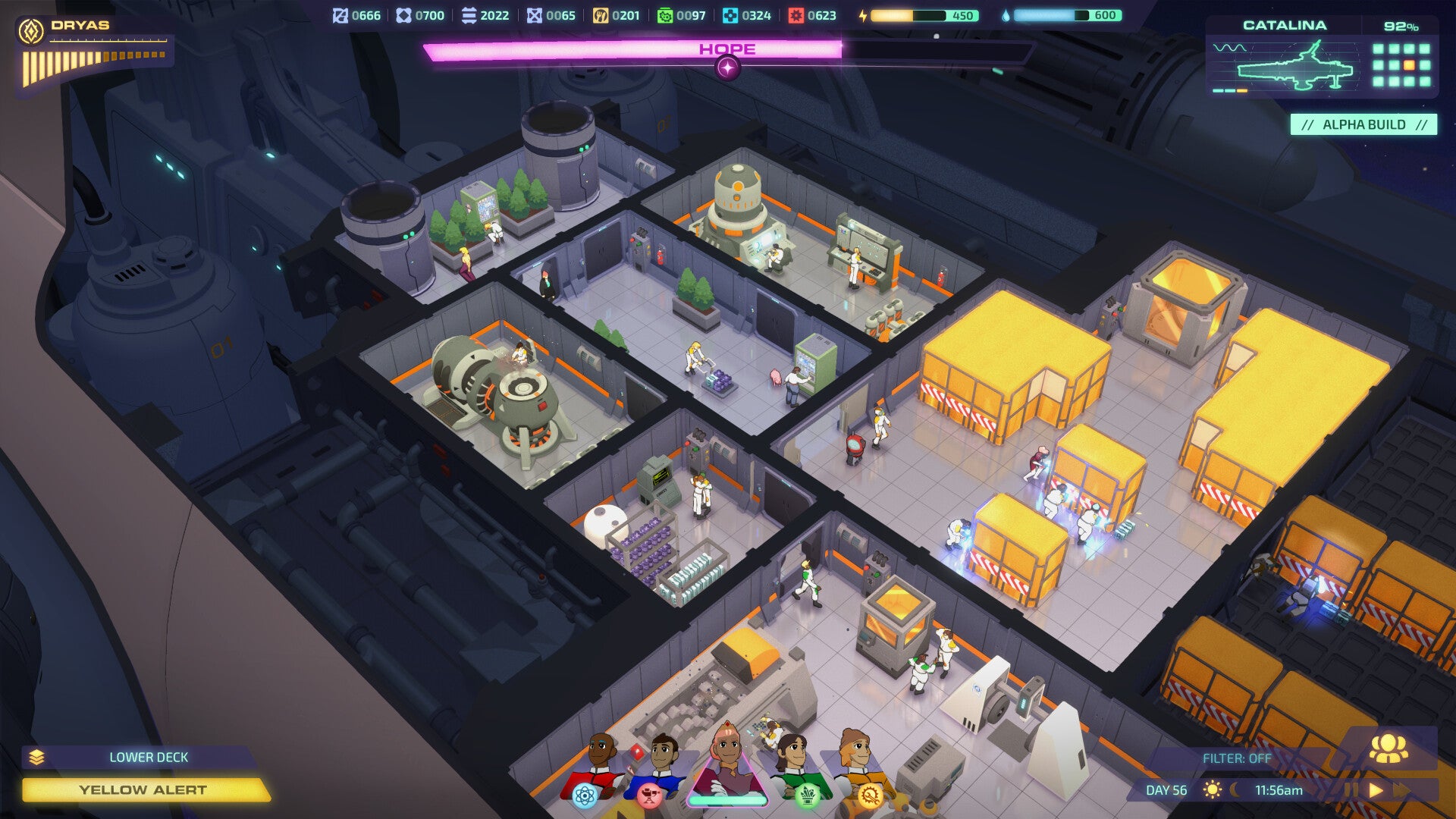Click the Alpha Build label
This screenshot has height=819, width=1456.
coord(1365,124)
